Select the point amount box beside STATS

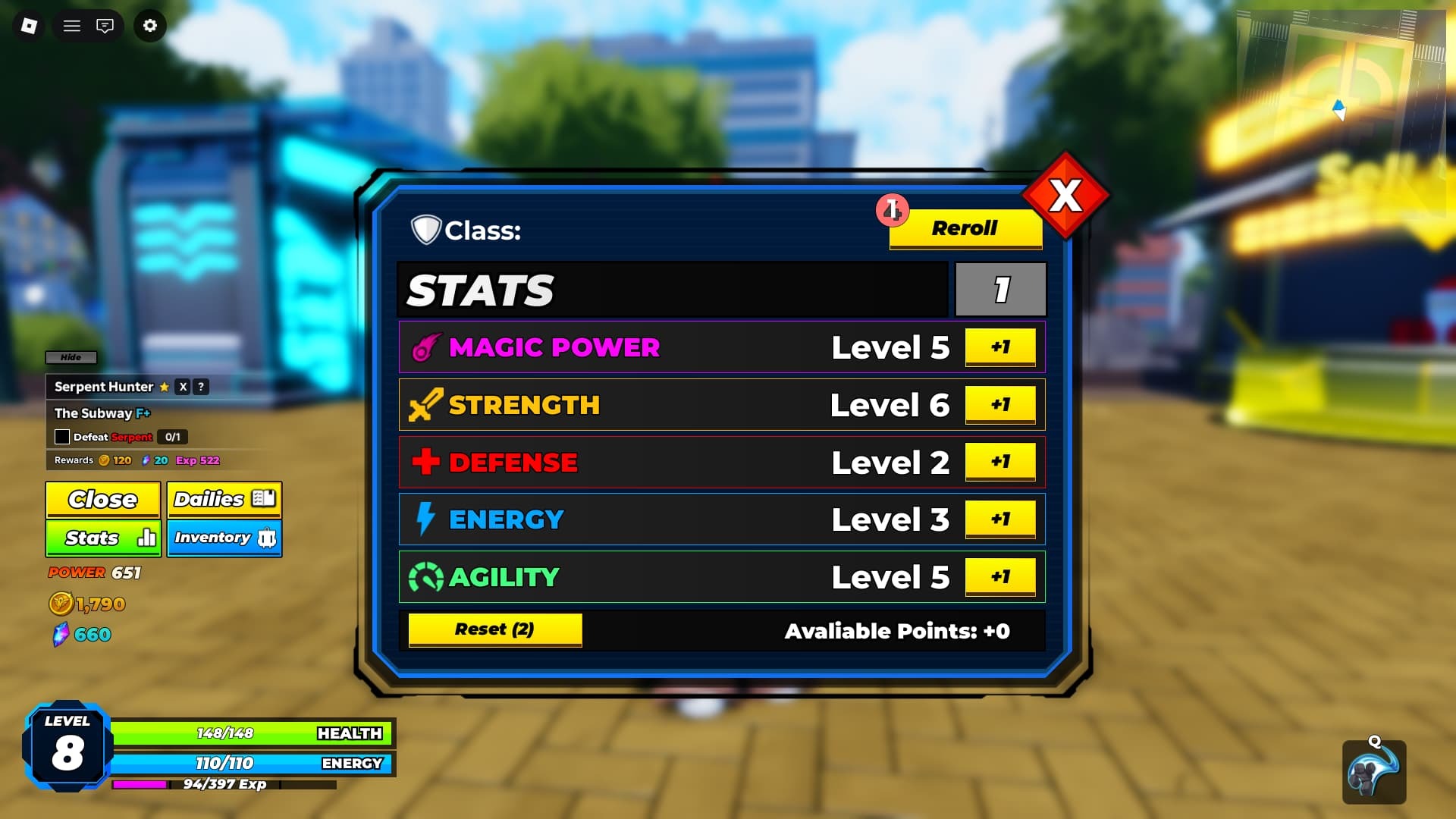coord(1000,290)
